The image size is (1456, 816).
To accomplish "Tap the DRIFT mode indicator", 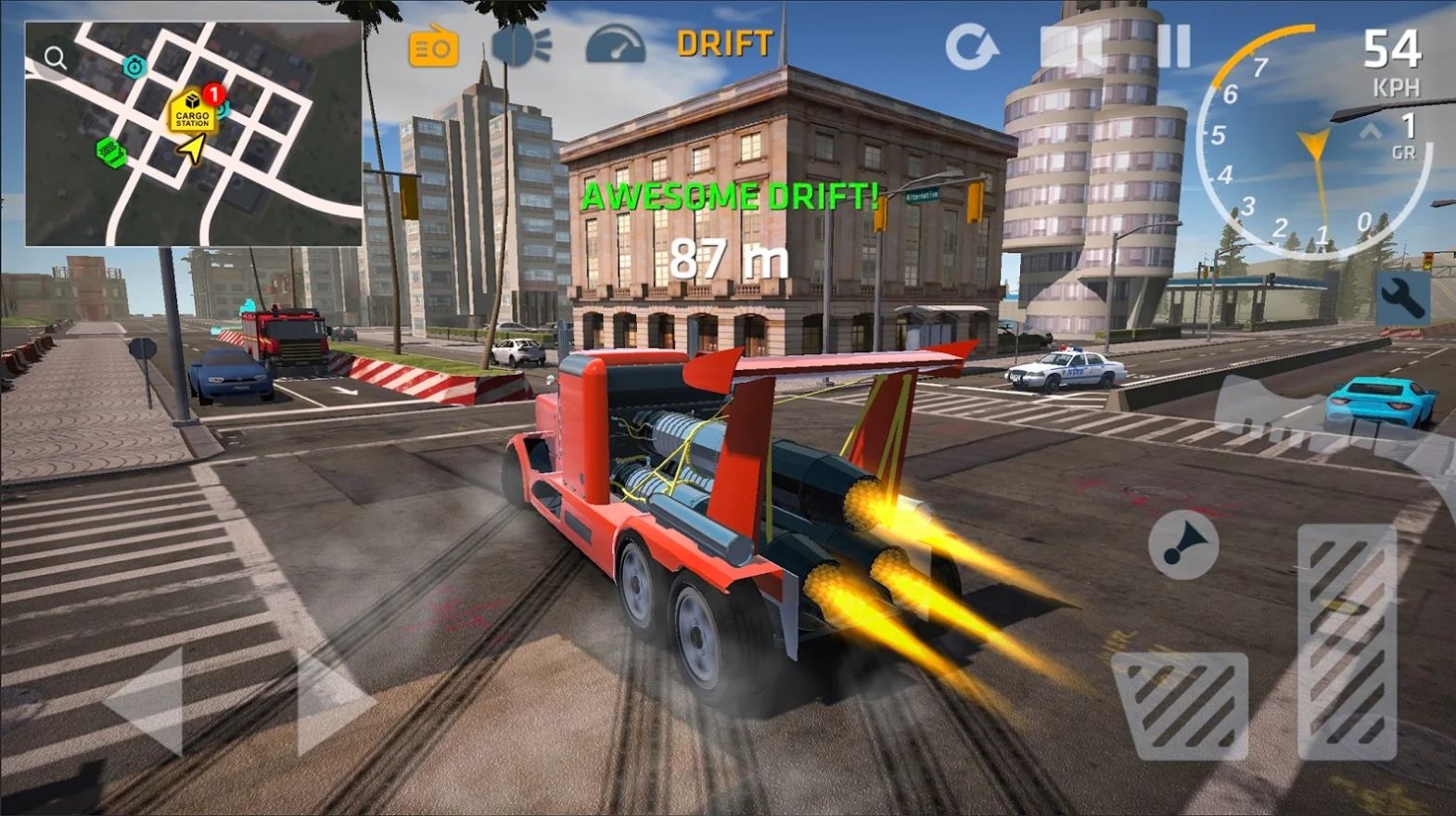I will point(724,42).
